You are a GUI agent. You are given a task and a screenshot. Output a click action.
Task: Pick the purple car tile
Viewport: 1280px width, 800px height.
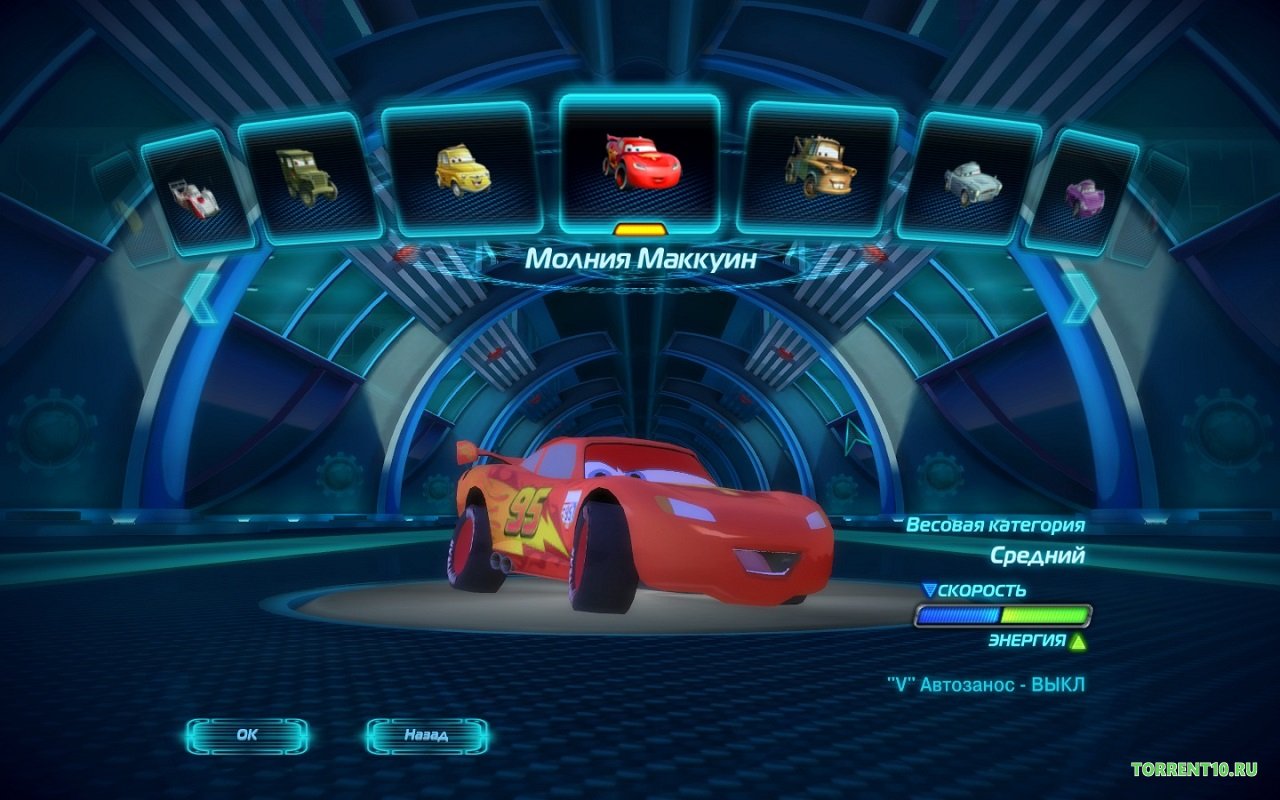(x=1082, y=191)
